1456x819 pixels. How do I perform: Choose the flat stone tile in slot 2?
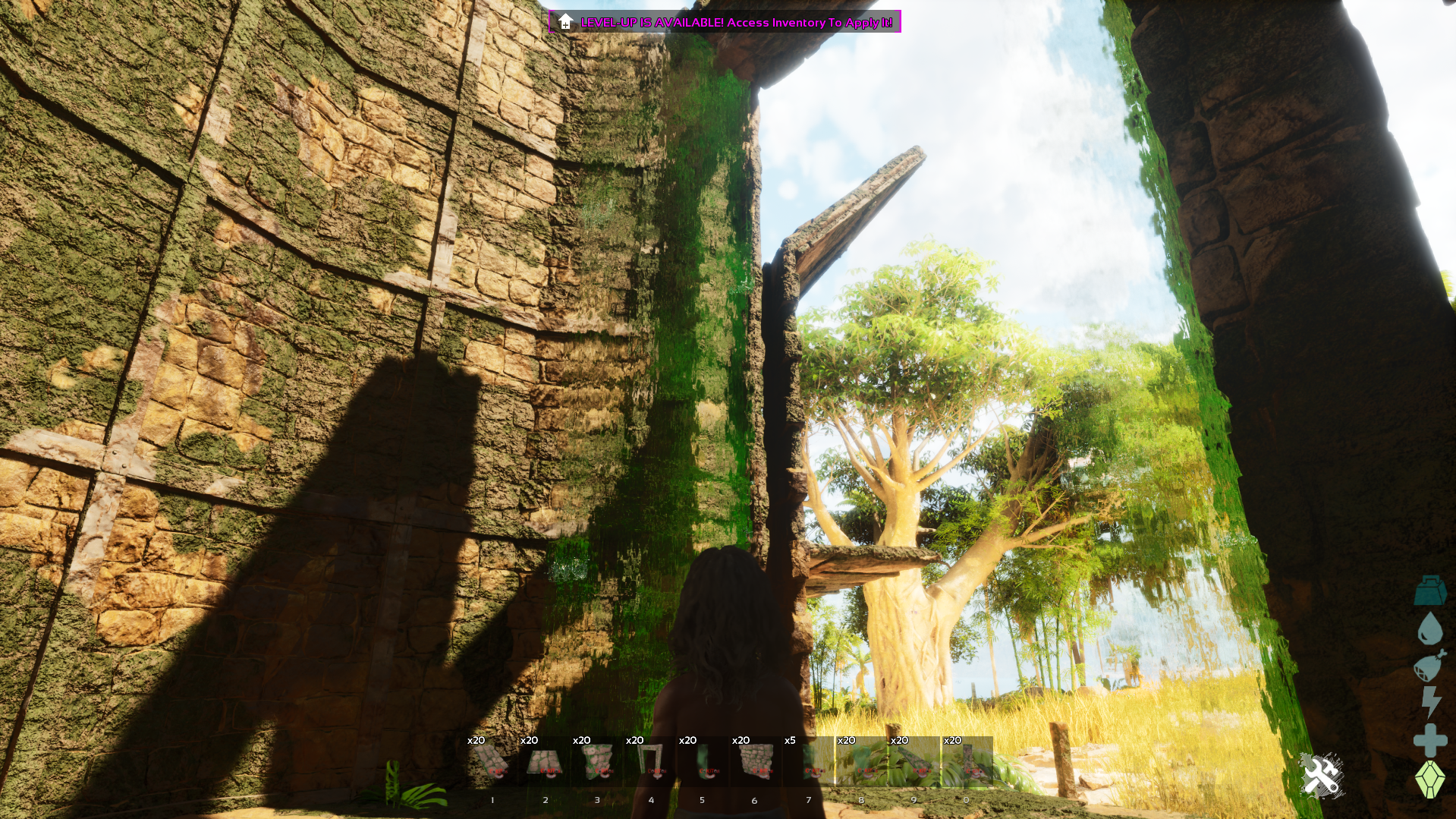pos(545,761)
